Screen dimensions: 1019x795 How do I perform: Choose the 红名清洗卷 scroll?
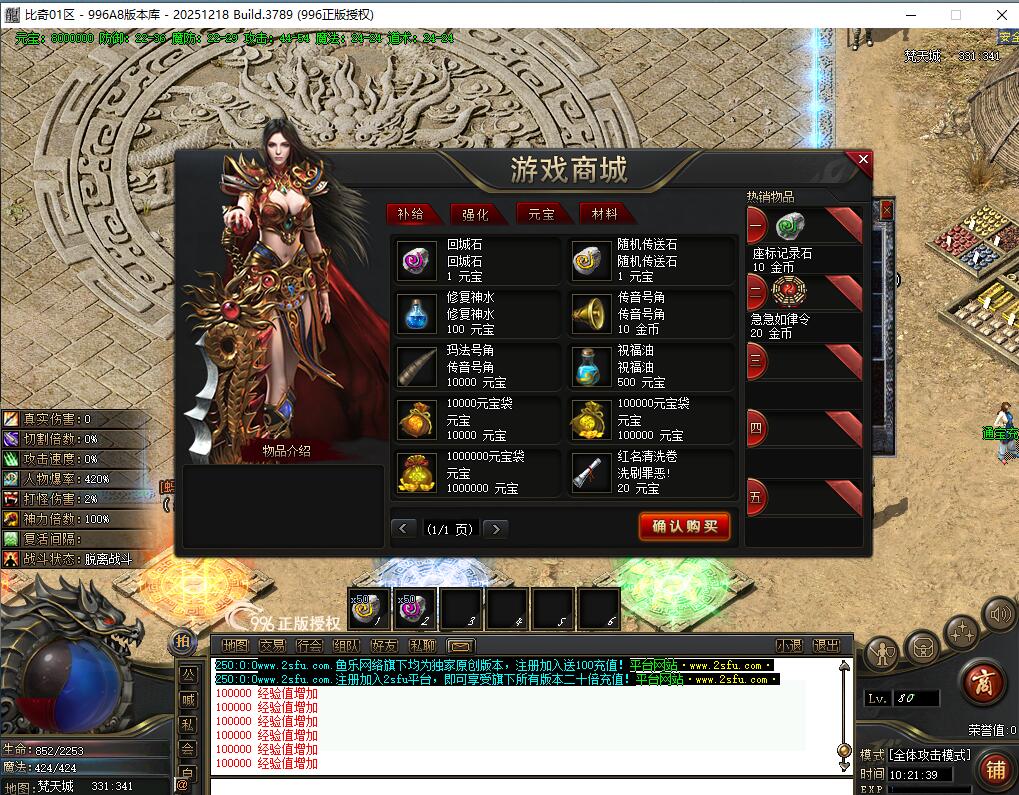coord(587,473)
